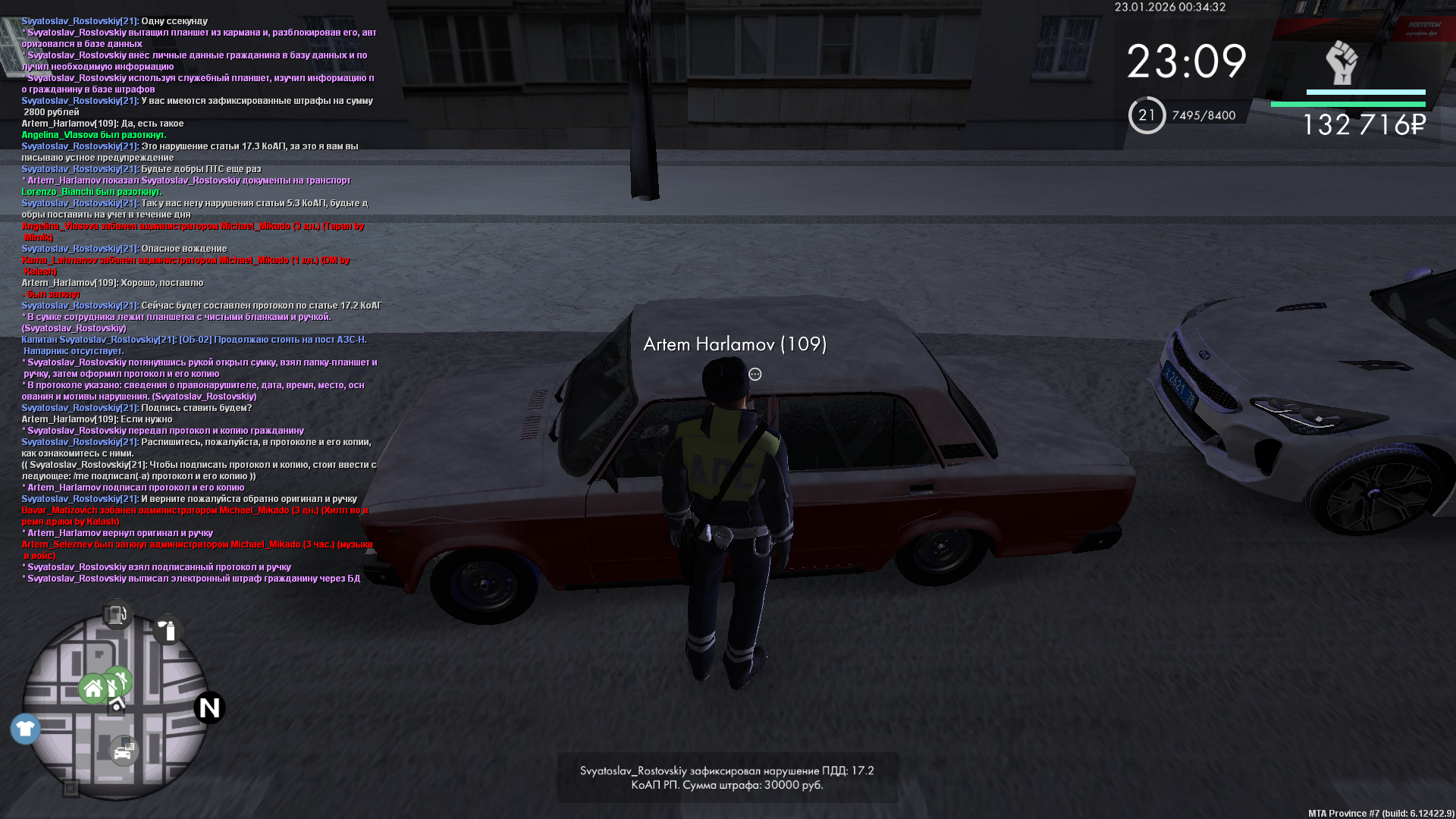Select the spray can marker on the minimap

168,630
